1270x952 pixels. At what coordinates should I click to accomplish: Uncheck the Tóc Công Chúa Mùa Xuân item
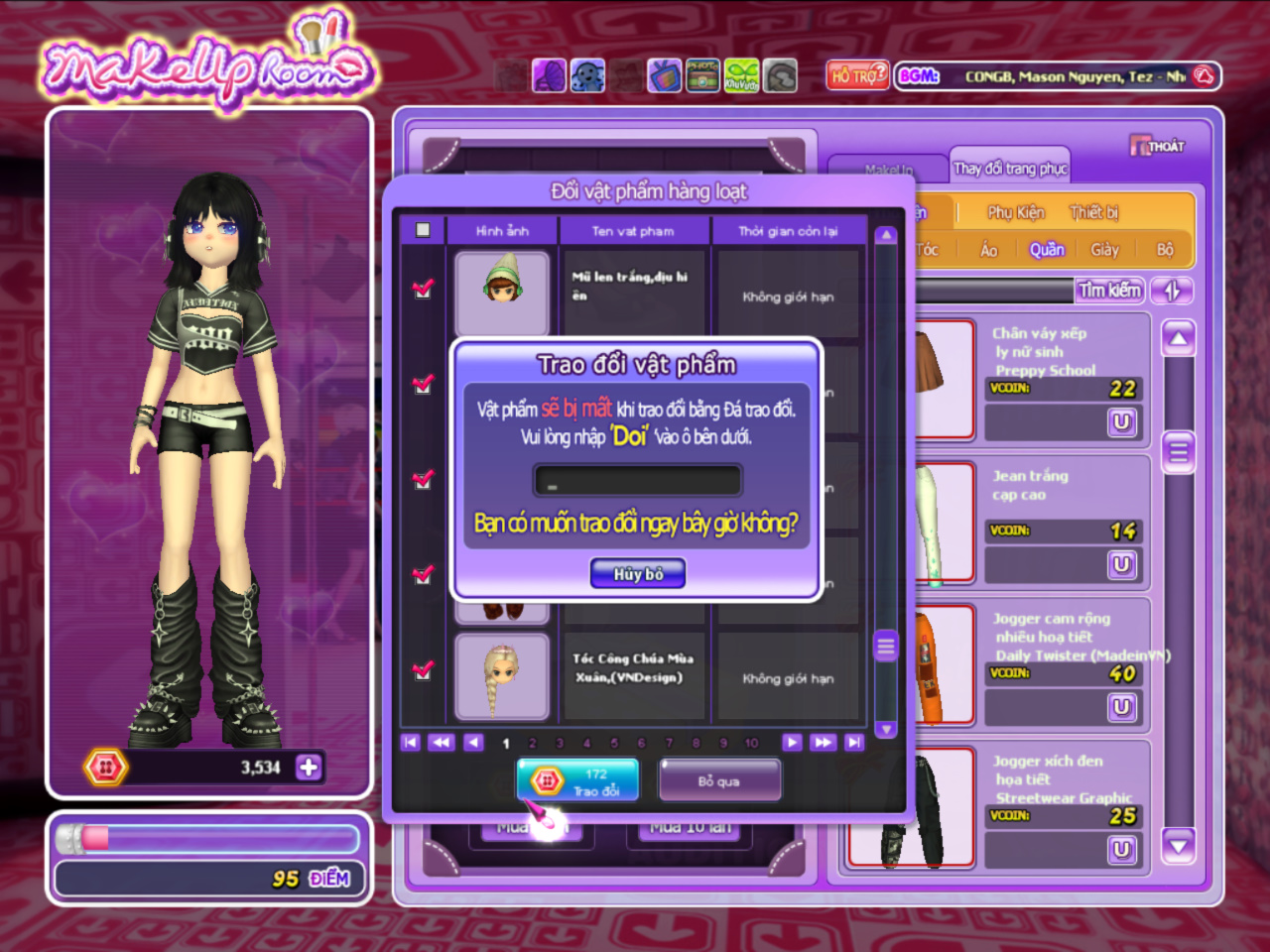click(423, 670)
